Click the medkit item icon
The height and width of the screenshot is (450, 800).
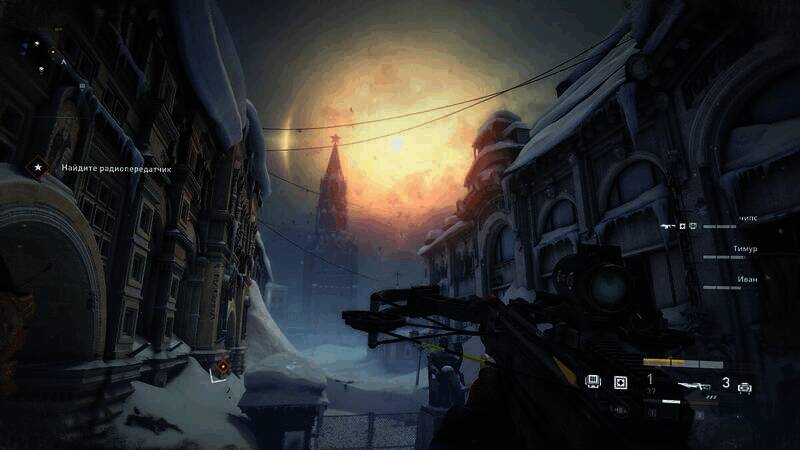point(620,383)
